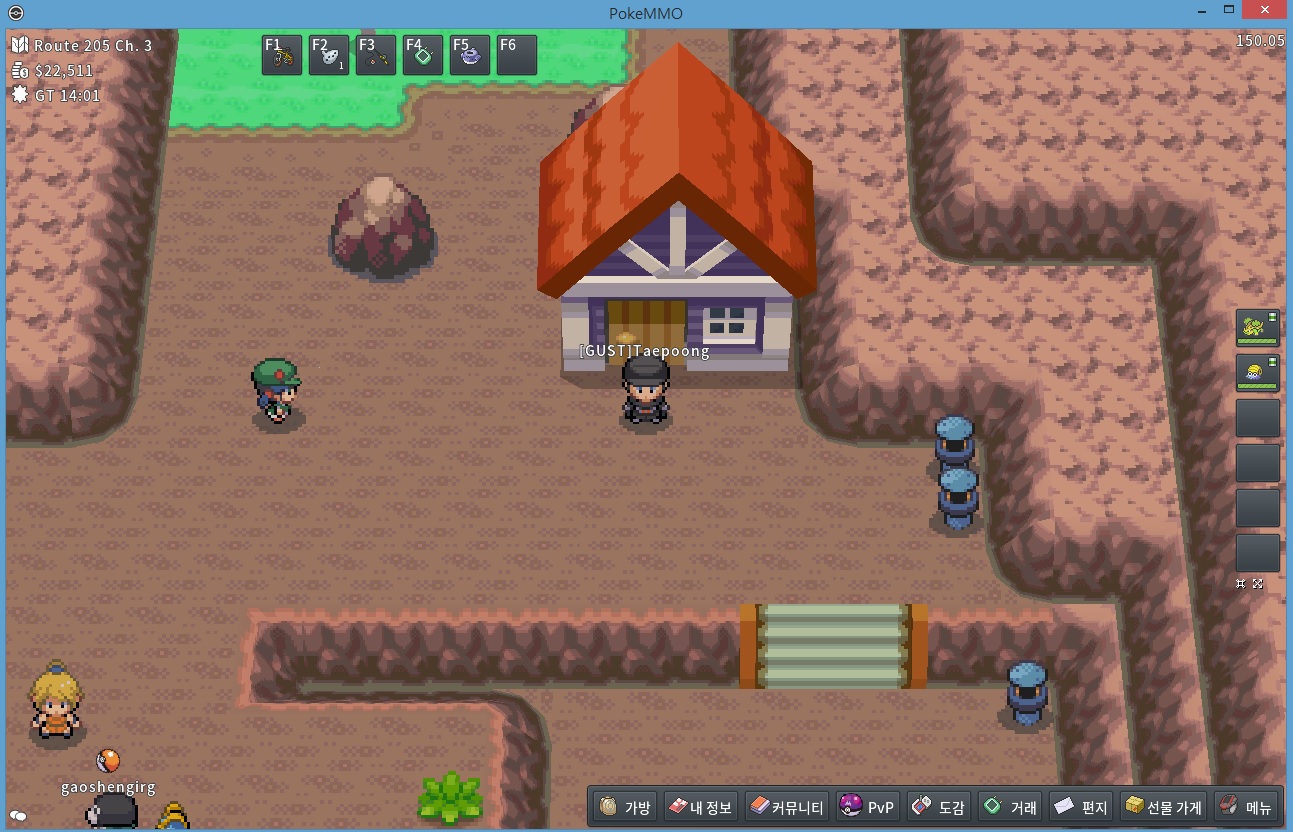Click the expand-arrows icon under the party panel

pos(1258,584)
